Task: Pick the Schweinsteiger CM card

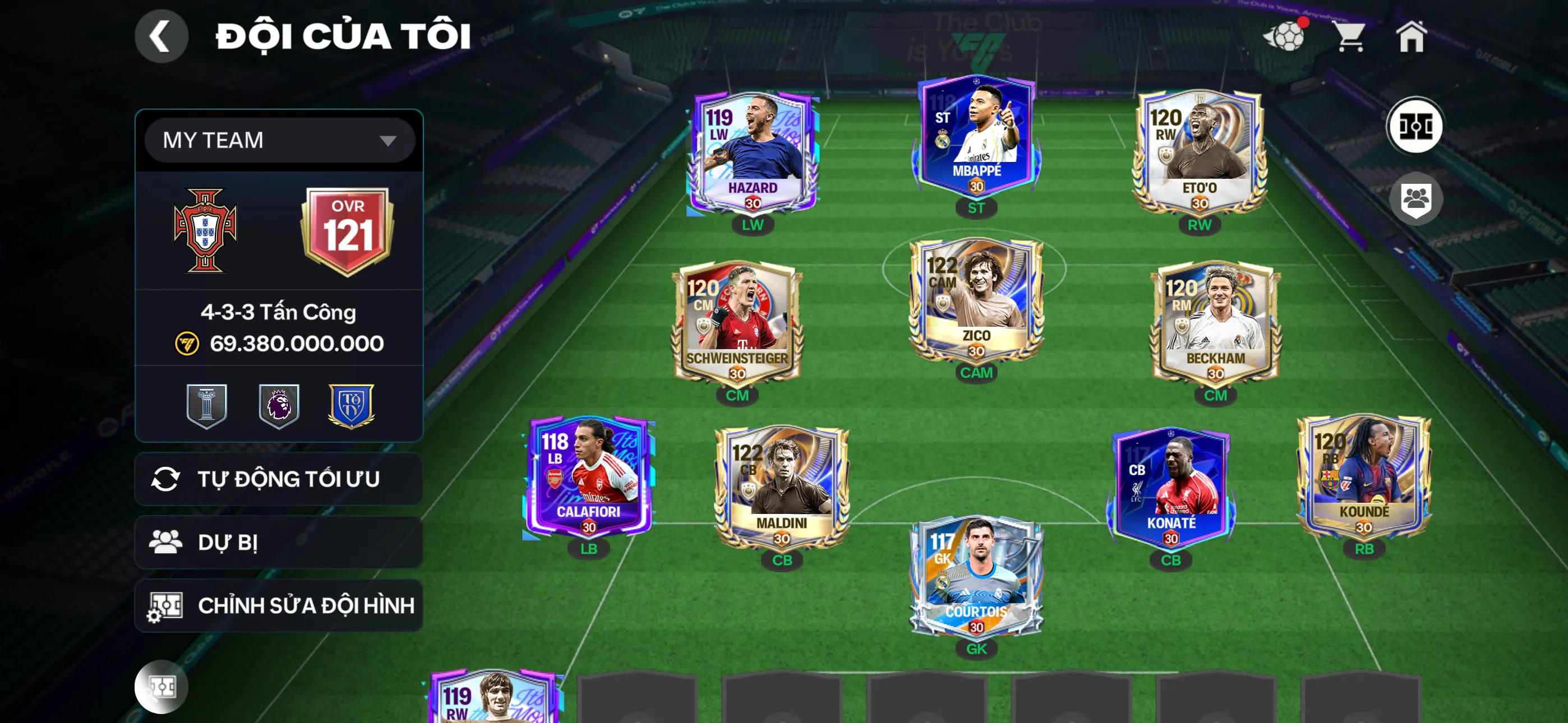Action: (737, 324)
